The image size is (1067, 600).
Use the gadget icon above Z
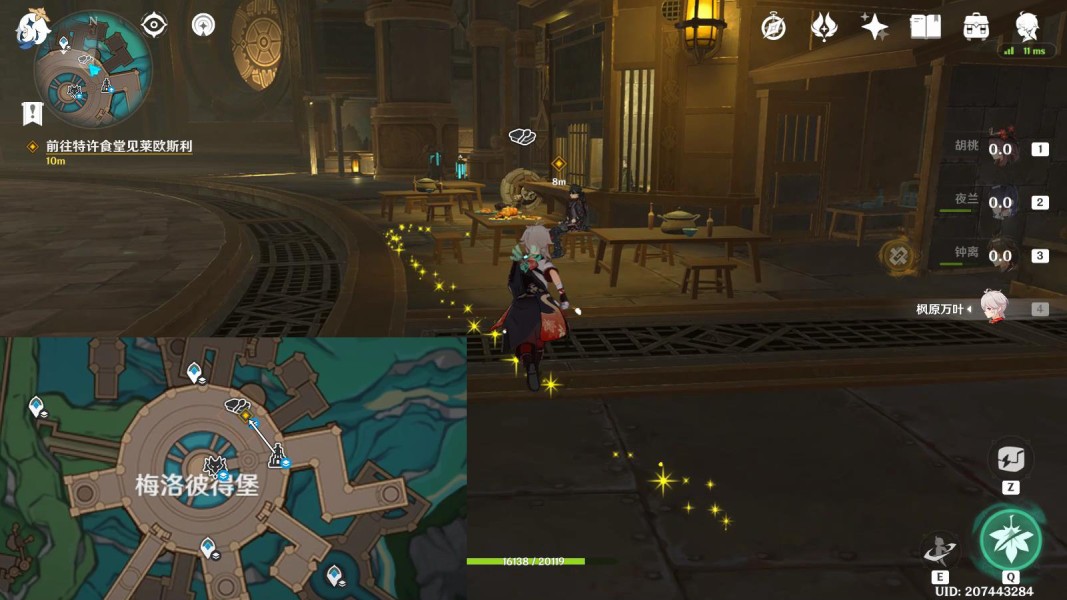[1010, 460]
